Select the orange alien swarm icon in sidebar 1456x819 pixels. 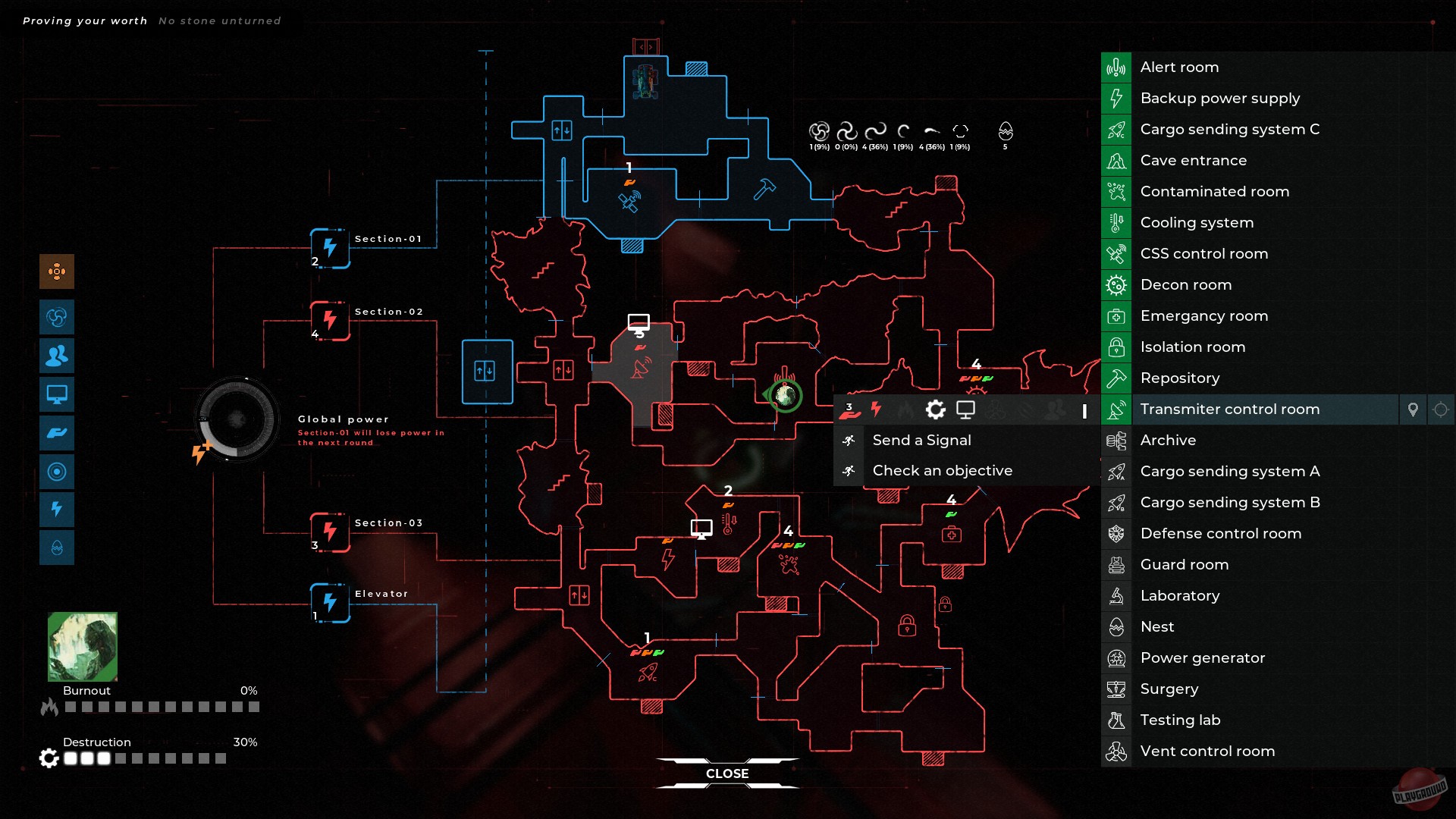click(57, 271)
